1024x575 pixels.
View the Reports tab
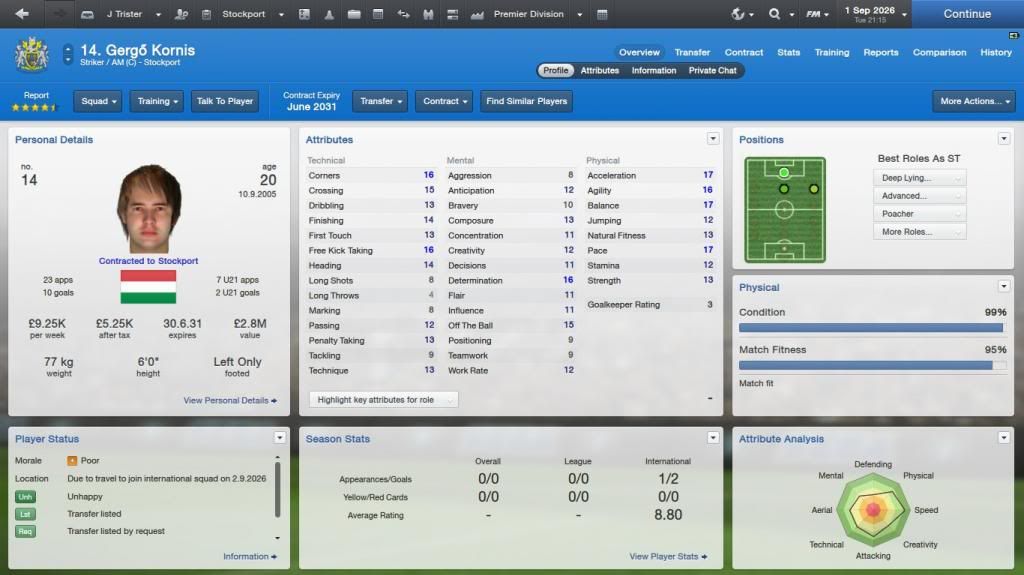point(881,52)
